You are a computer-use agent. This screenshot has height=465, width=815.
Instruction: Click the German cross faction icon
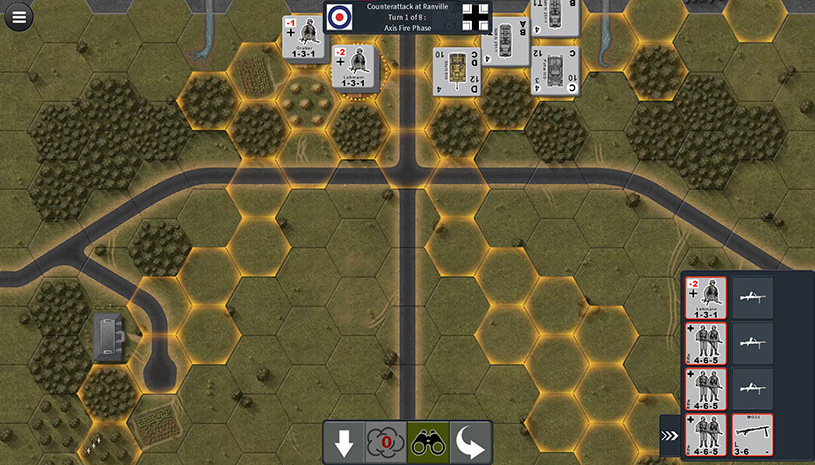click(x=477, y=17)
